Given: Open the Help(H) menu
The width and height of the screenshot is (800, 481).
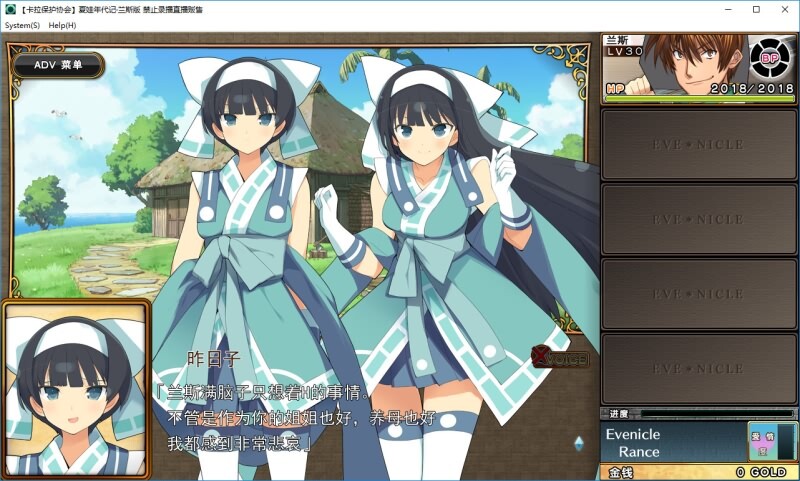Looking at the screenshot, I should (62, 25).
